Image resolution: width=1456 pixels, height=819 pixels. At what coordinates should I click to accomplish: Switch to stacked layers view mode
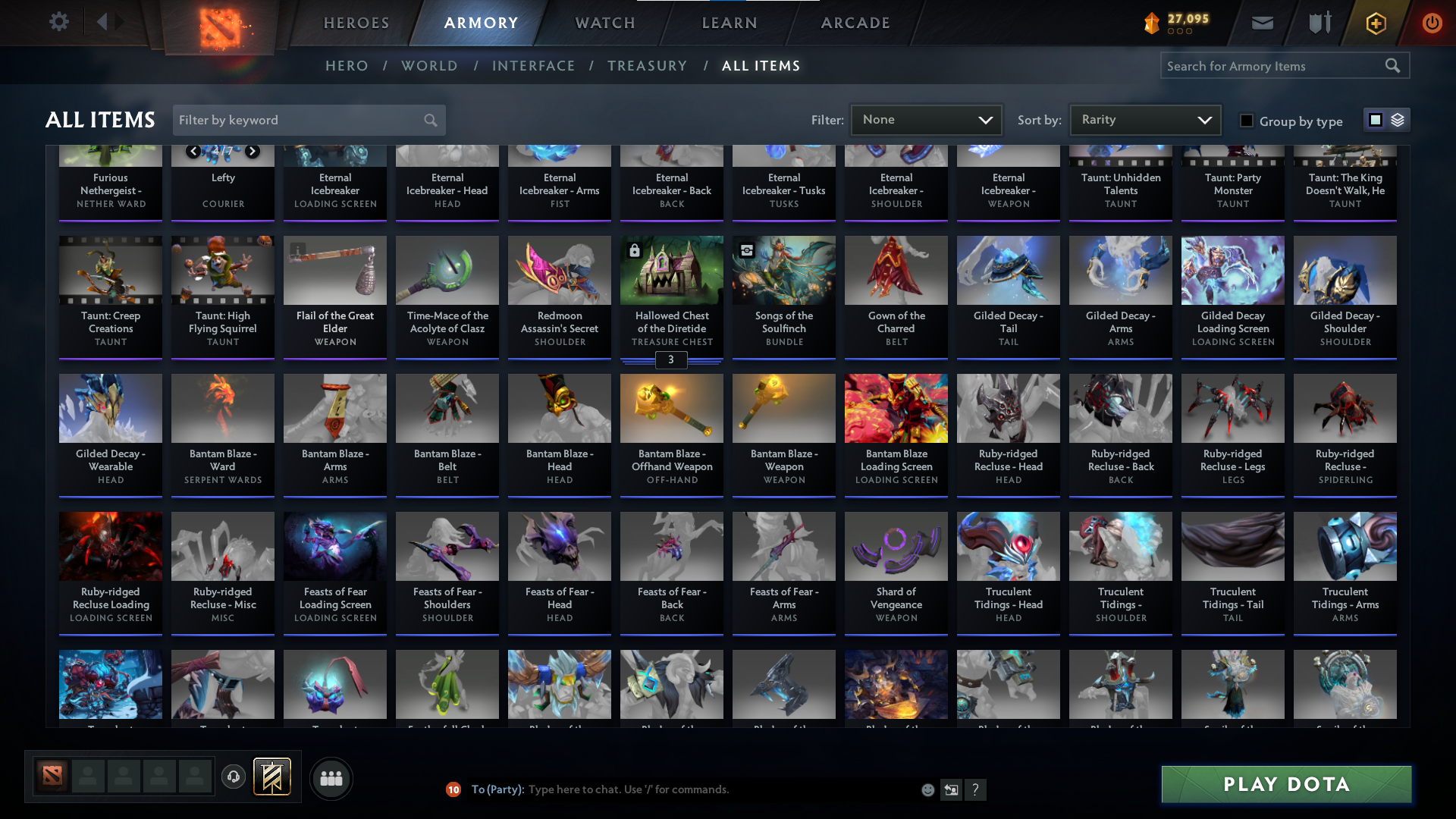1397,120
